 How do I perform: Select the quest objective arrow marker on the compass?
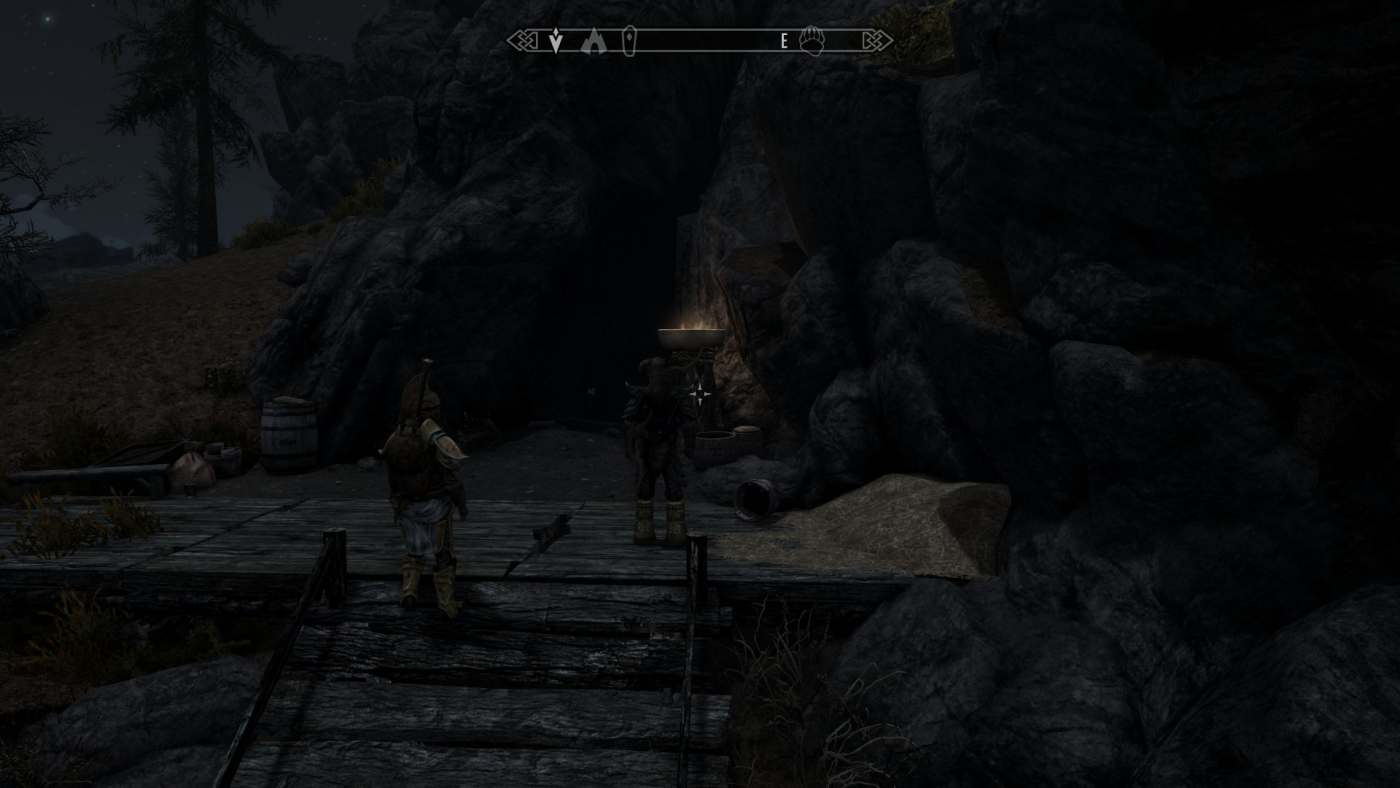point(556,39)
